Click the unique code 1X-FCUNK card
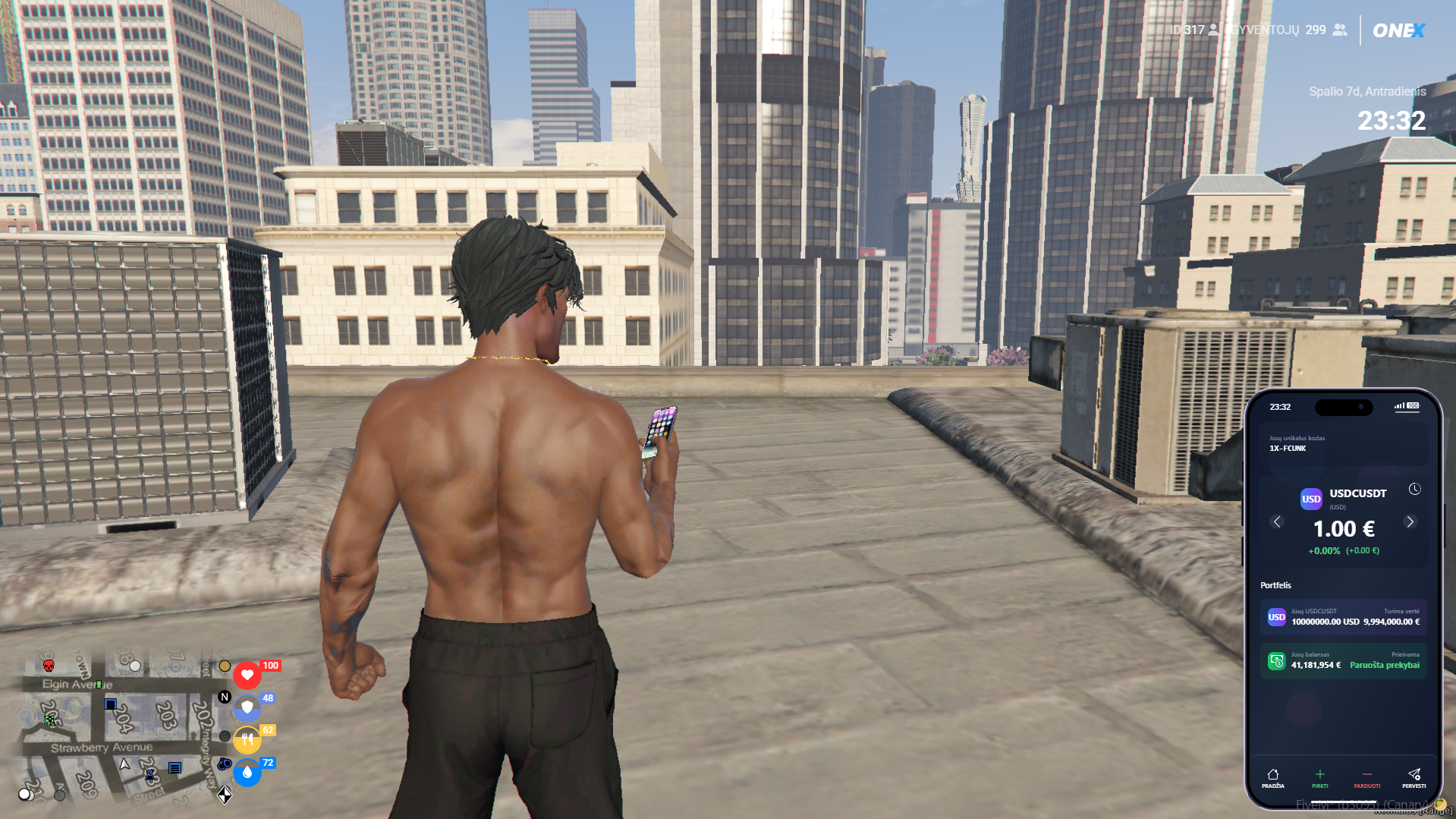Screen dimensions: 1456x819 (x=1343, y=443)
